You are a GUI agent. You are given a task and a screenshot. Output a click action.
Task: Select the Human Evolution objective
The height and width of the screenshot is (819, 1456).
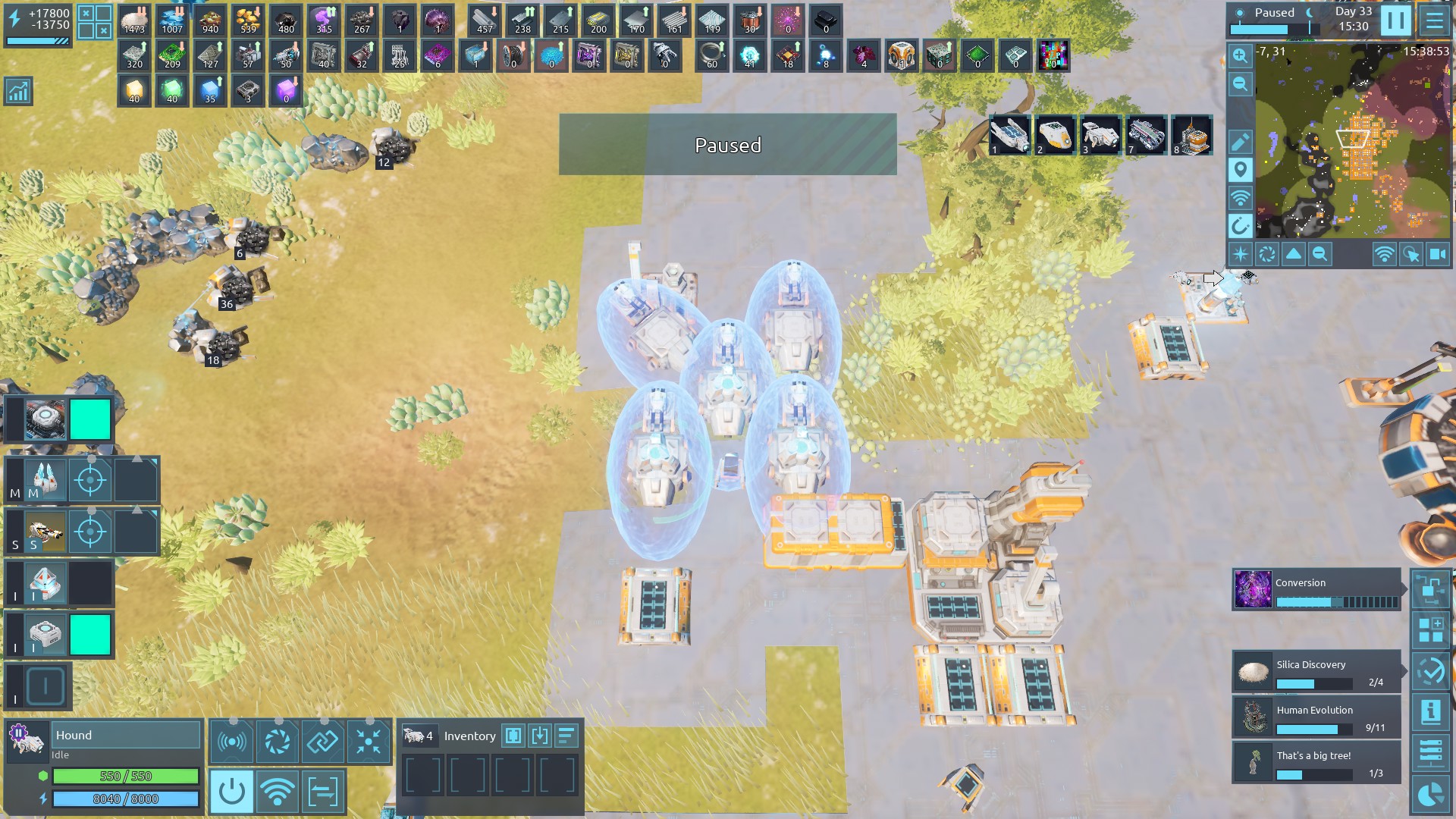tap(1316, 717)
